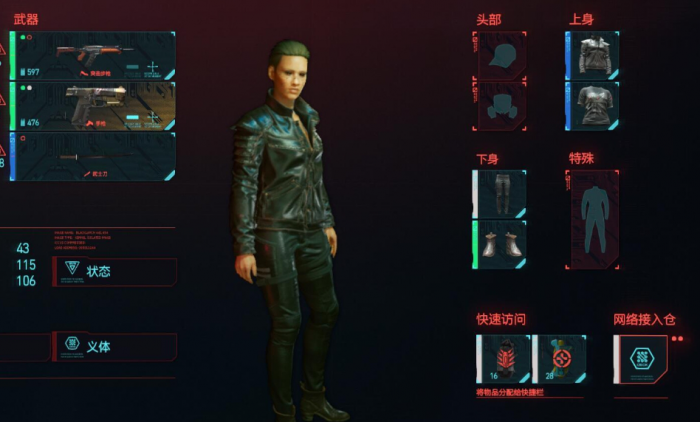Viewport: 700px width, 422px height.
Task: Choose the empty face mask slot
Action: [499, 106]
